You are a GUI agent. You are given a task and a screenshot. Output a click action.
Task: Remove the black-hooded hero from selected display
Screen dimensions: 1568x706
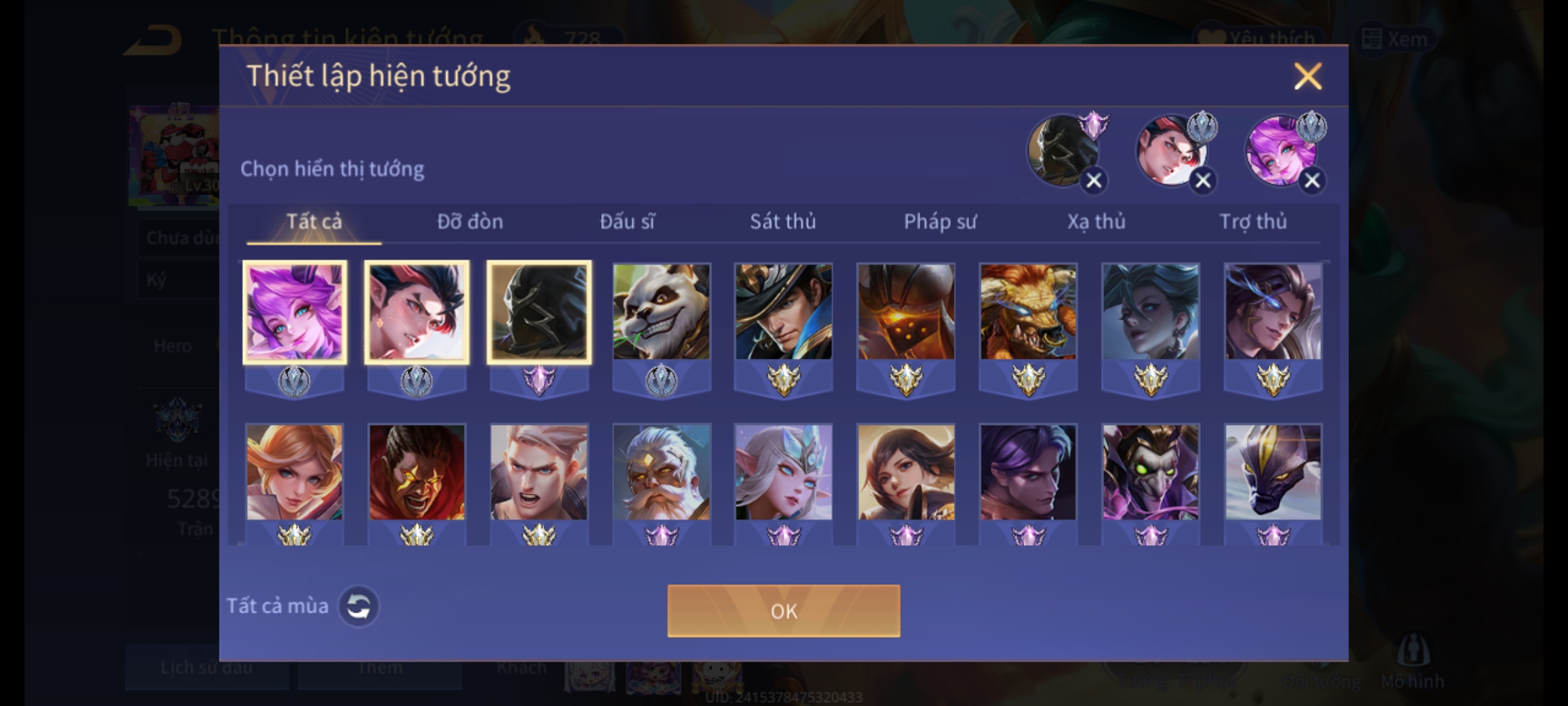(x=1094, y=180)
